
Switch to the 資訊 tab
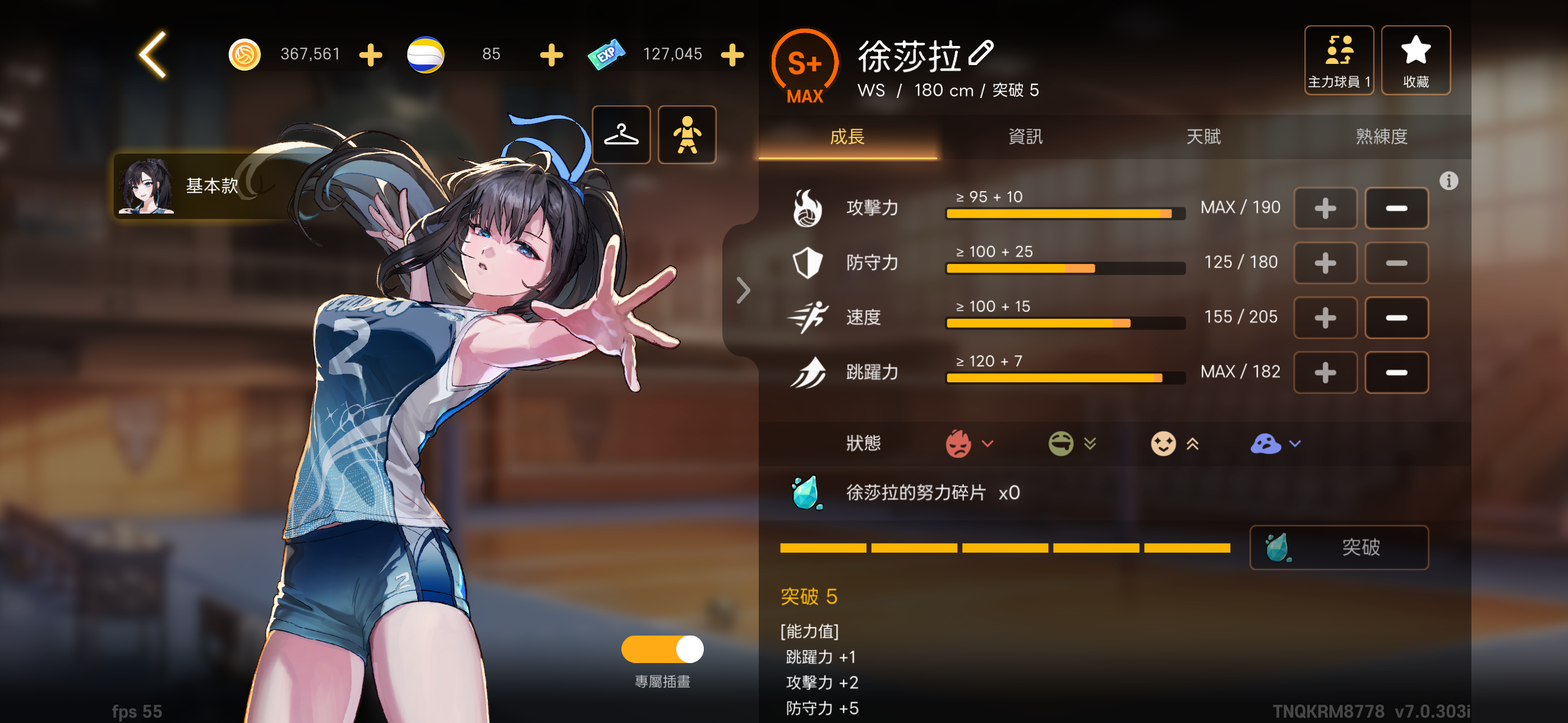coord(1025,136)
